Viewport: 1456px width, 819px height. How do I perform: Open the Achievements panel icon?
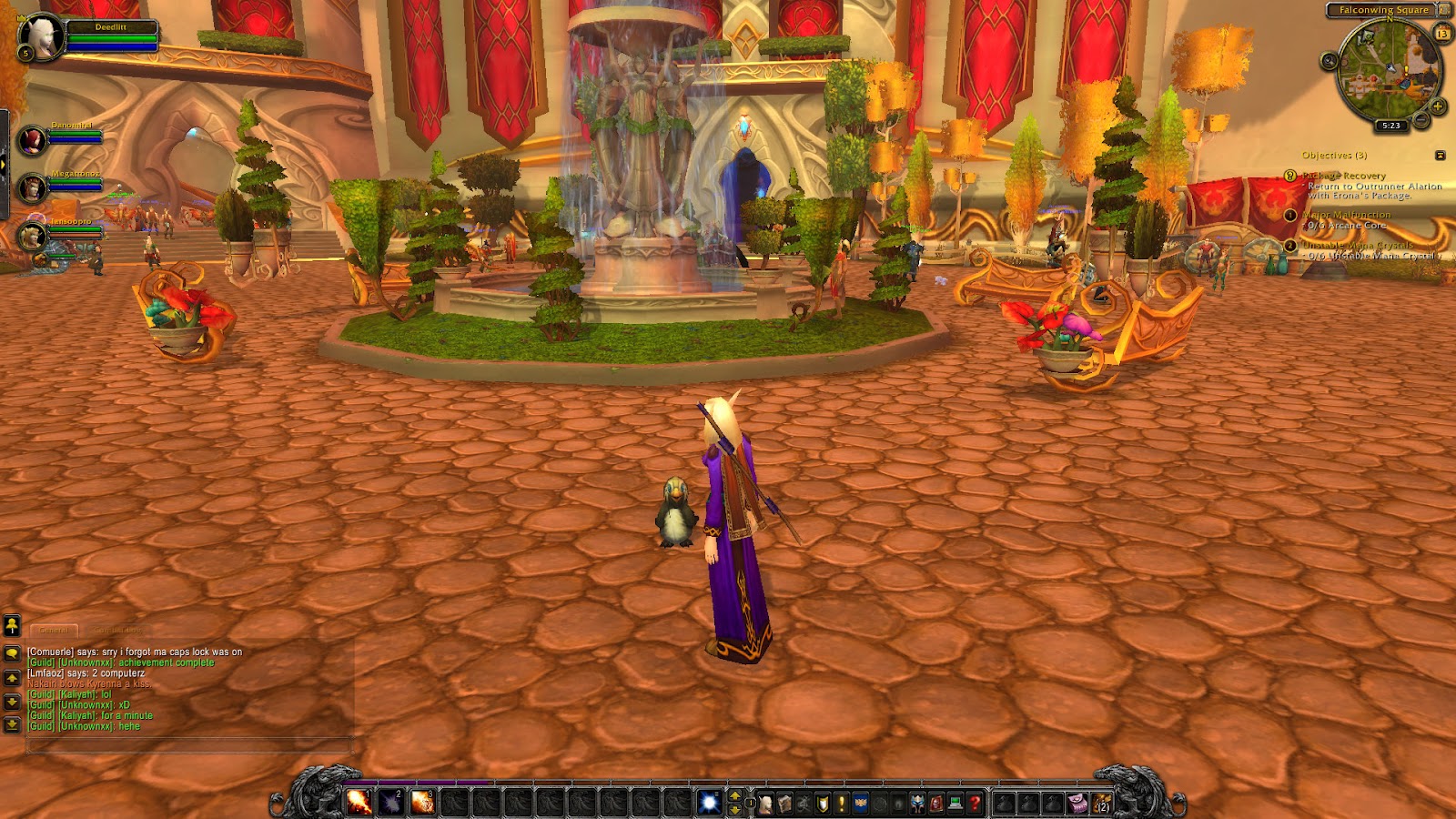[823, 804]
